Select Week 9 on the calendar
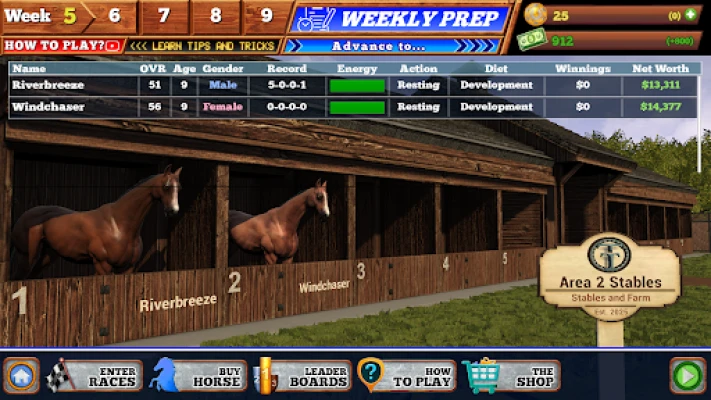 [264, 16]
